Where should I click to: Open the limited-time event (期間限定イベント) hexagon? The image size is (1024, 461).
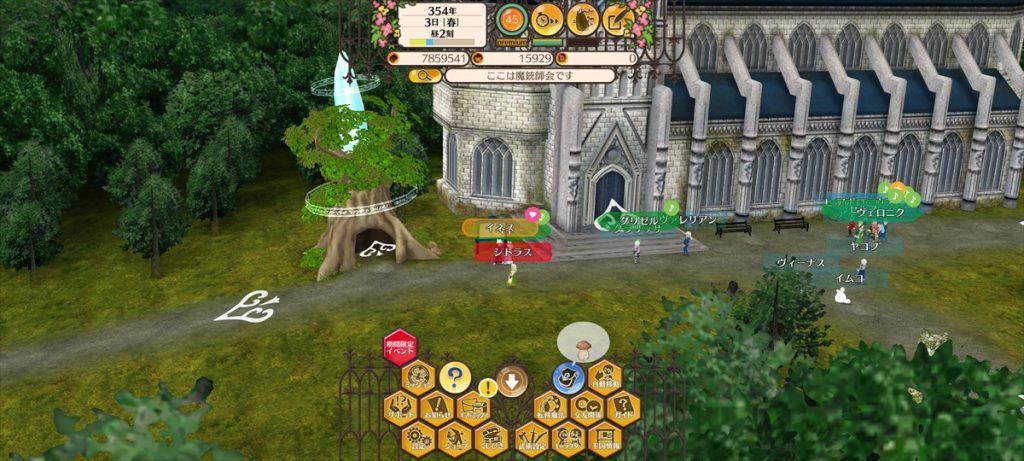[400, 347]
